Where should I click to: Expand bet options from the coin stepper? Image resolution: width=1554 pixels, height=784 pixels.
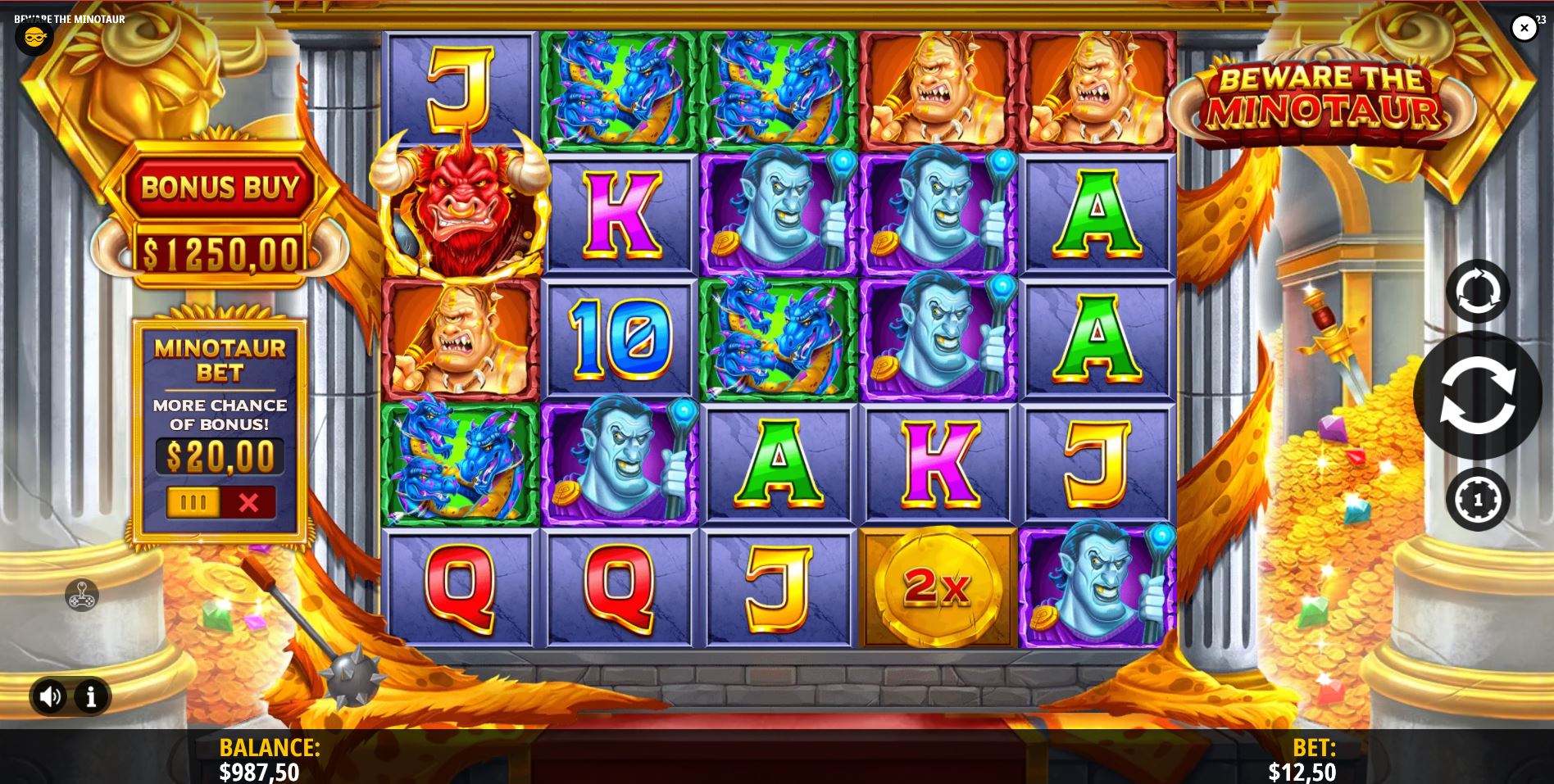pyautogui.click(x=1478, y=500)
